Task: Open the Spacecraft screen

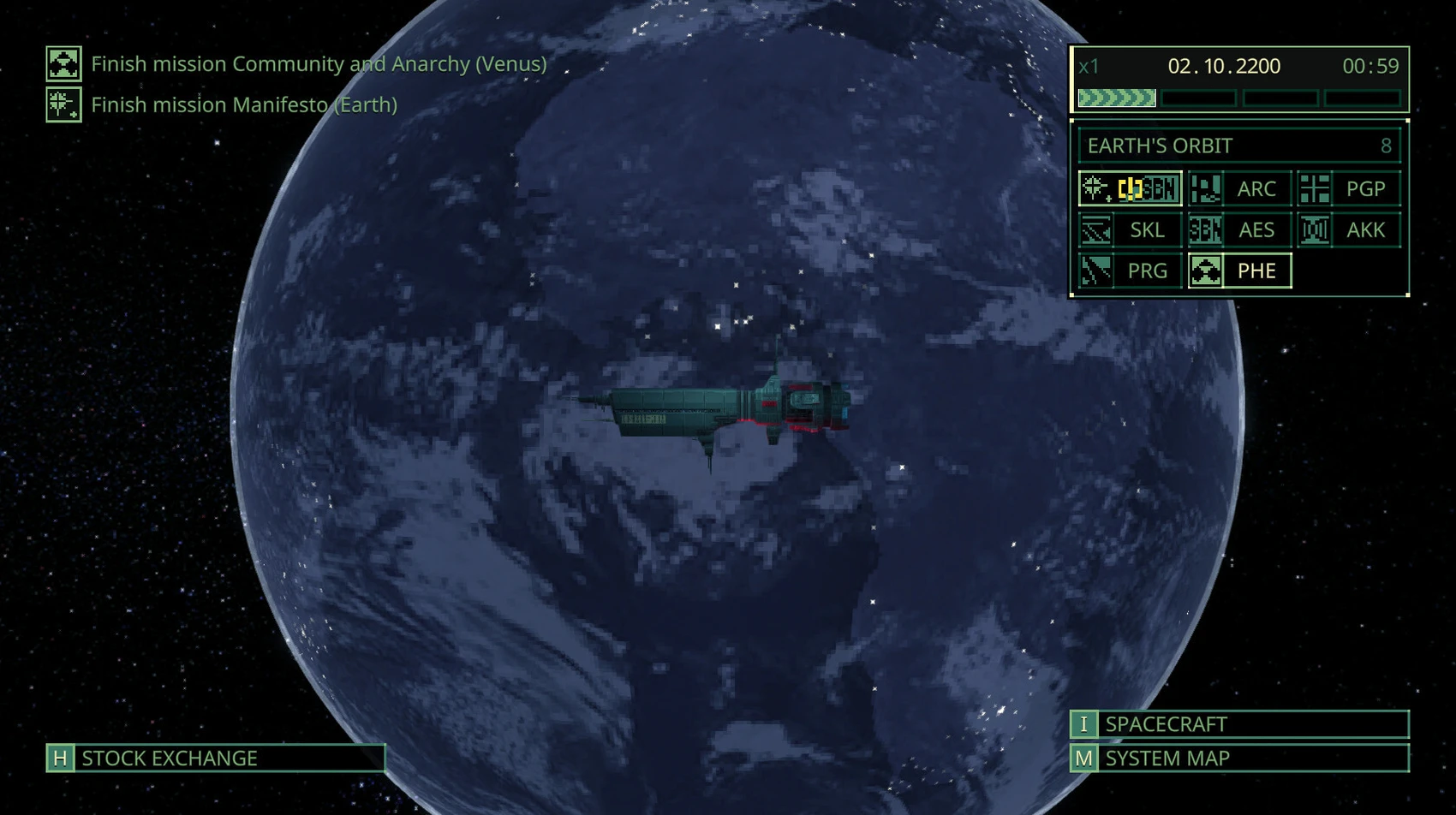Action: (1238, 724)
